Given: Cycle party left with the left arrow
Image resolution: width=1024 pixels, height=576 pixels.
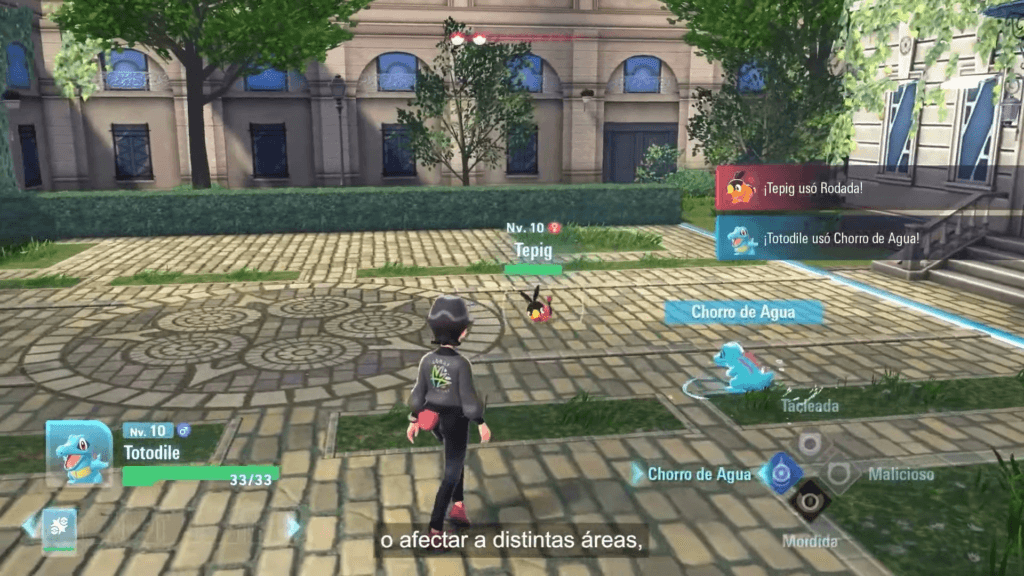Looking at the screenshot, I should click(x=28, y=526).
